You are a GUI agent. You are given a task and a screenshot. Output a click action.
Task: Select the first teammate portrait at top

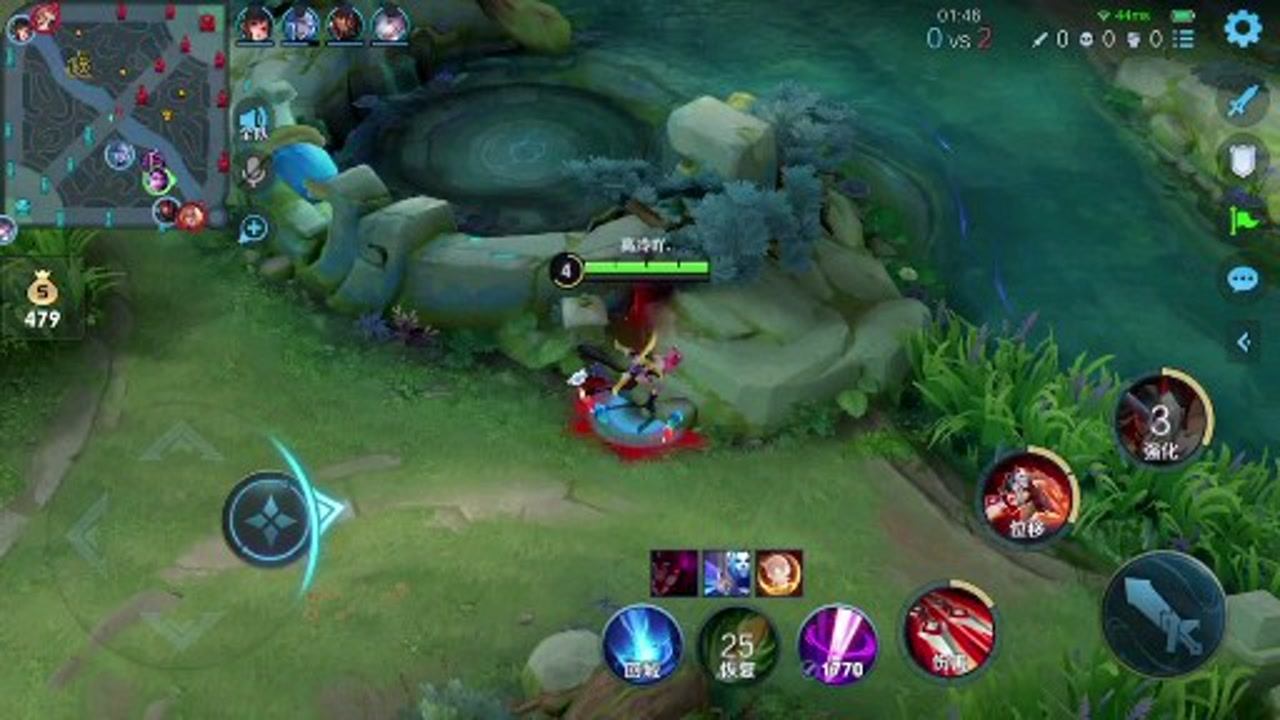[x=255, y=25]
